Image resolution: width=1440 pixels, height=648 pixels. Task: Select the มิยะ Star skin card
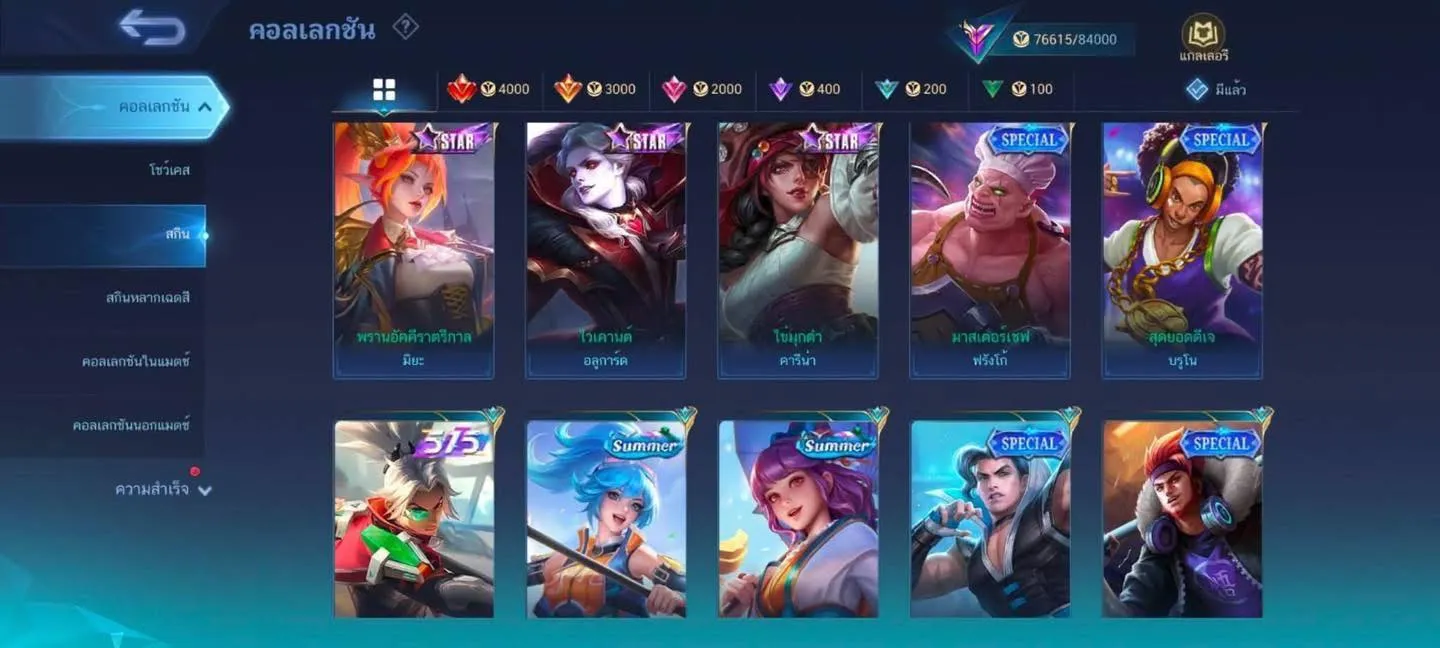coord(413,250)
